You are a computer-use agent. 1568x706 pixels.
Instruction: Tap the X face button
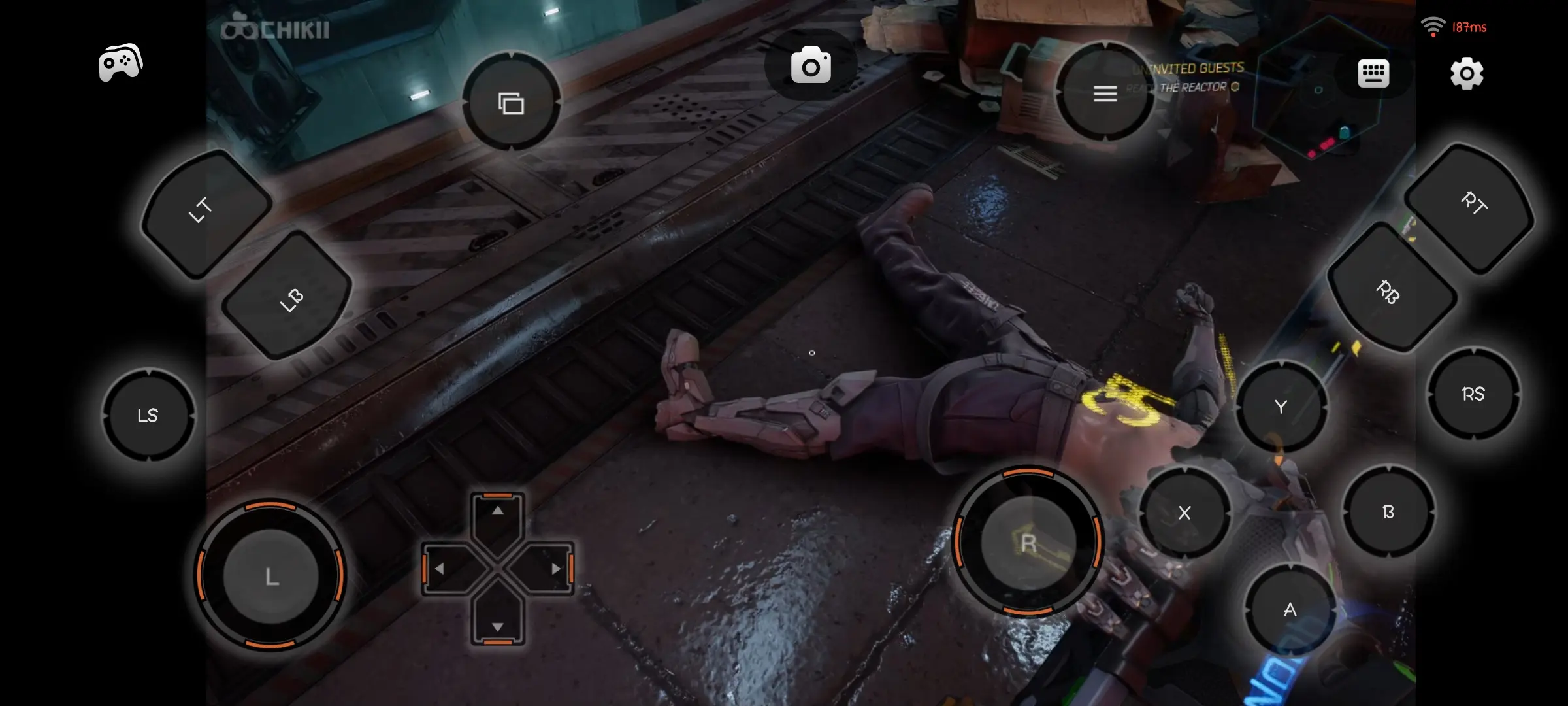click(1184, 513)
